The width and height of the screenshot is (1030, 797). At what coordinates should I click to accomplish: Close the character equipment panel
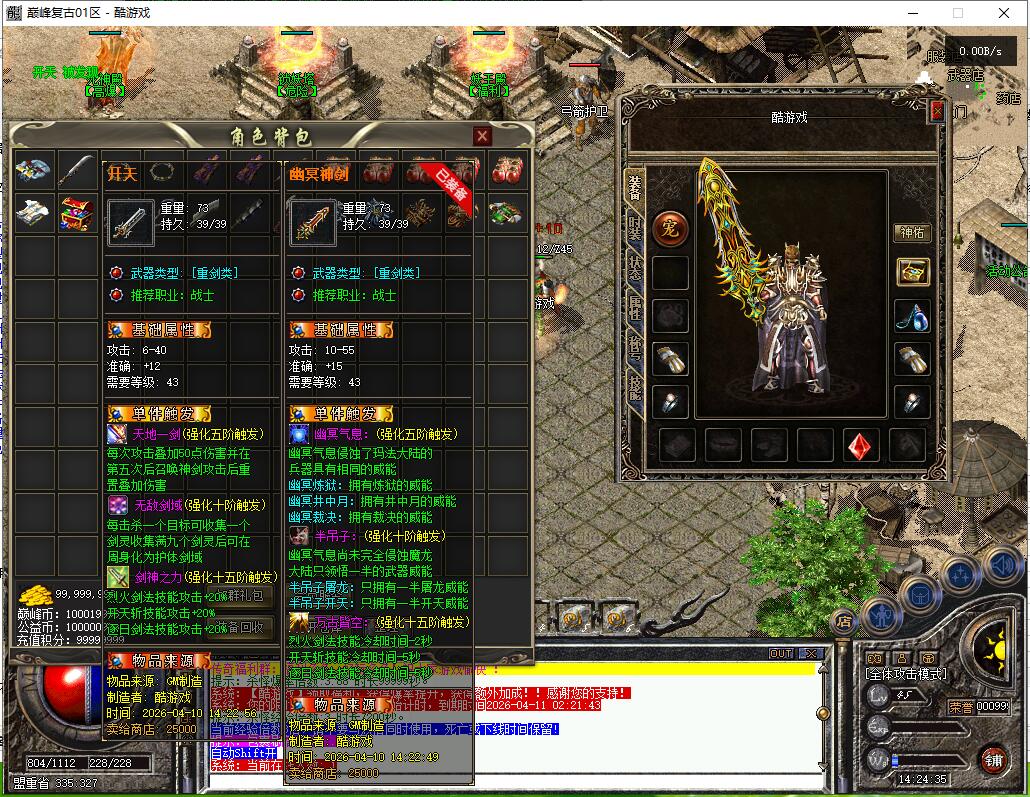[x=937, y=111]
